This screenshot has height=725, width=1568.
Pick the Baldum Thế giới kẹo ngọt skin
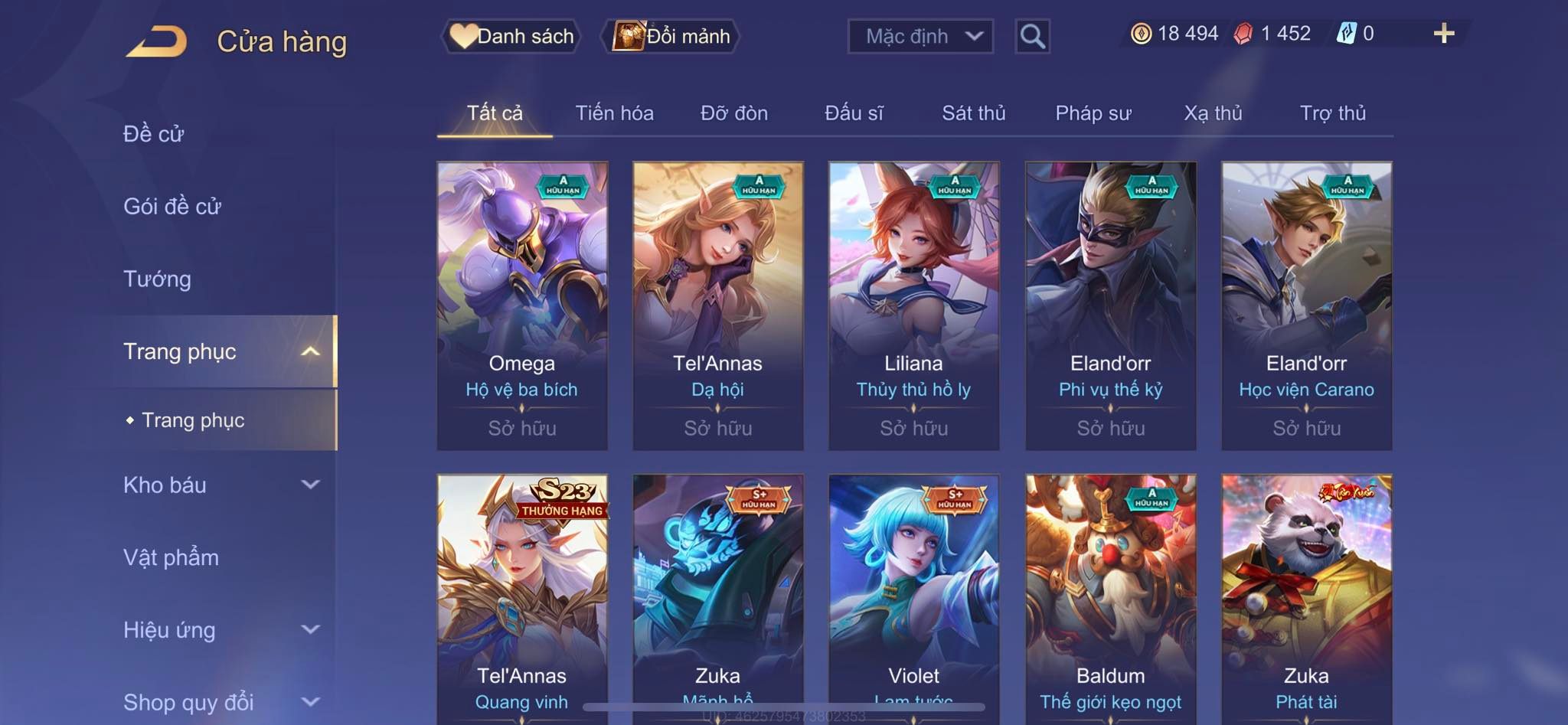(1110, 597)
